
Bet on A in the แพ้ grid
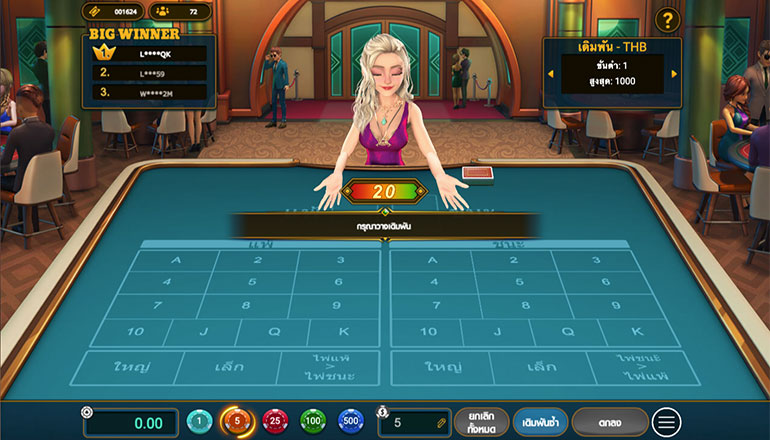pyautogui.click(x=178, y=260)
